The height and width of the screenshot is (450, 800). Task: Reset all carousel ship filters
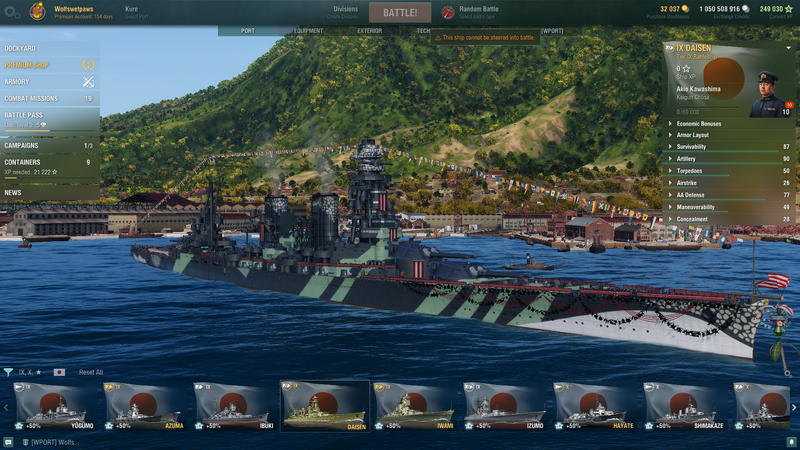click(x=91, y=372)
